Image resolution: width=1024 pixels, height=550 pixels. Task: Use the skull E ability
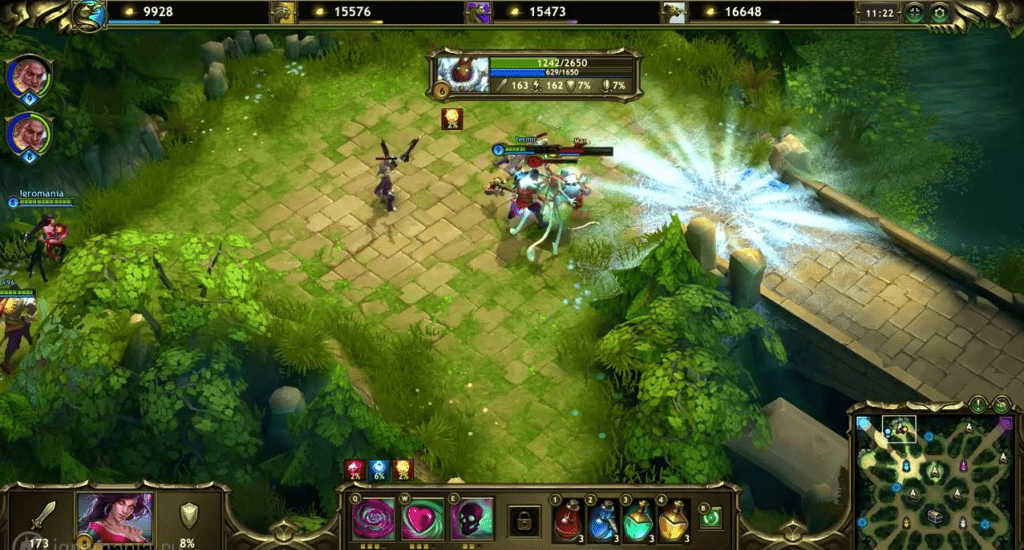(x=472, y=519)
